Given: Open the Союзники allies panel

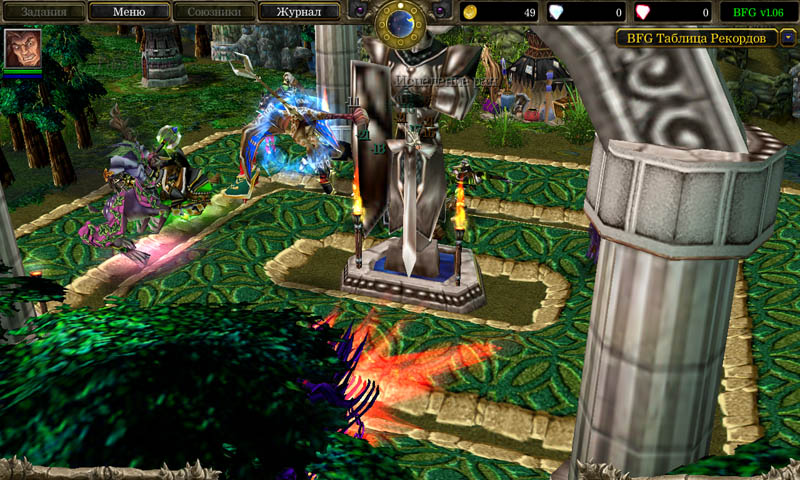Looking at the screenshot, I should coord(213,12).
